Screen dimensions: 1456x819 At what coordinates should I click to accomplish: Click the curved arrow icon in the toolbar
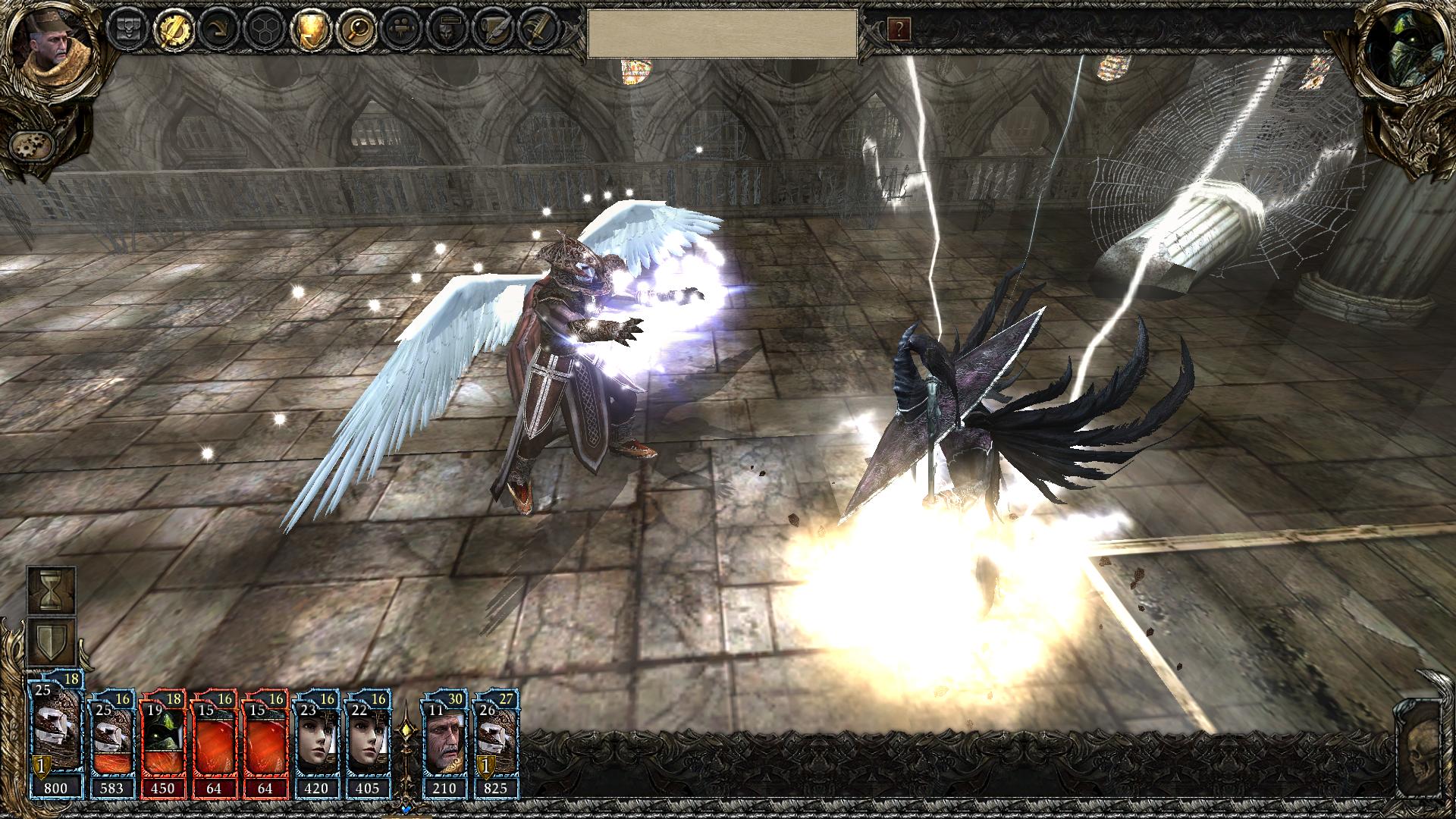217,30
